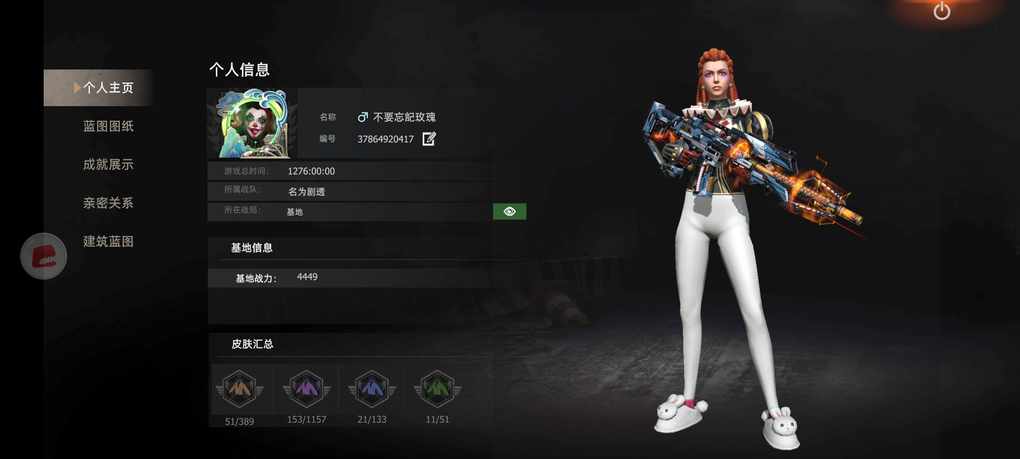Open the green skin tier badge
This screenshot has height=459, width=1020.
coord(437,388)
